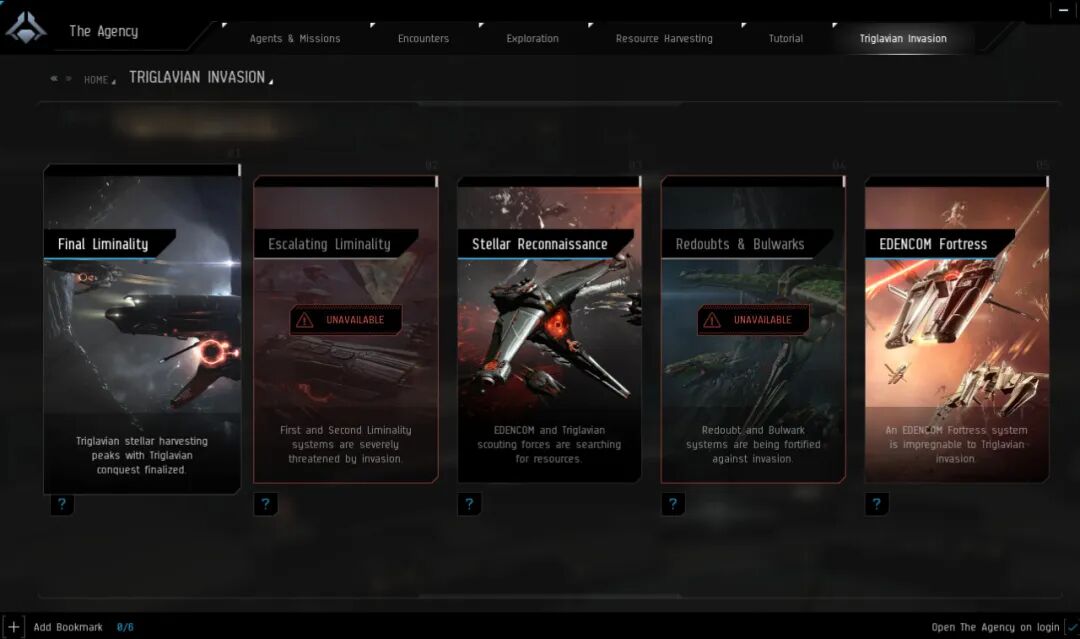This screenshot has width=1080, height=639.
Task: Add a bookmark with the plus button
Action: [13, 627]
